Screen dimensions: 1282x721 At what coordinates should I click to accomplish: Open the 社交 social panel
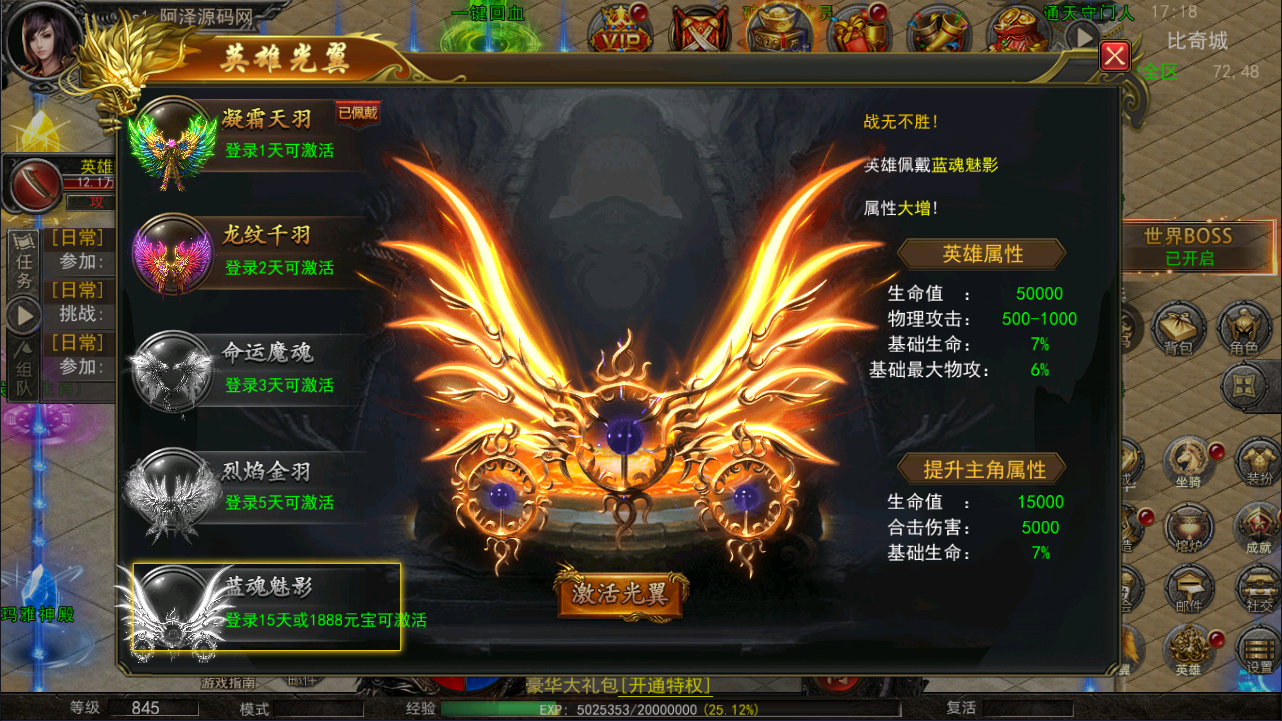click(1255, 588)
